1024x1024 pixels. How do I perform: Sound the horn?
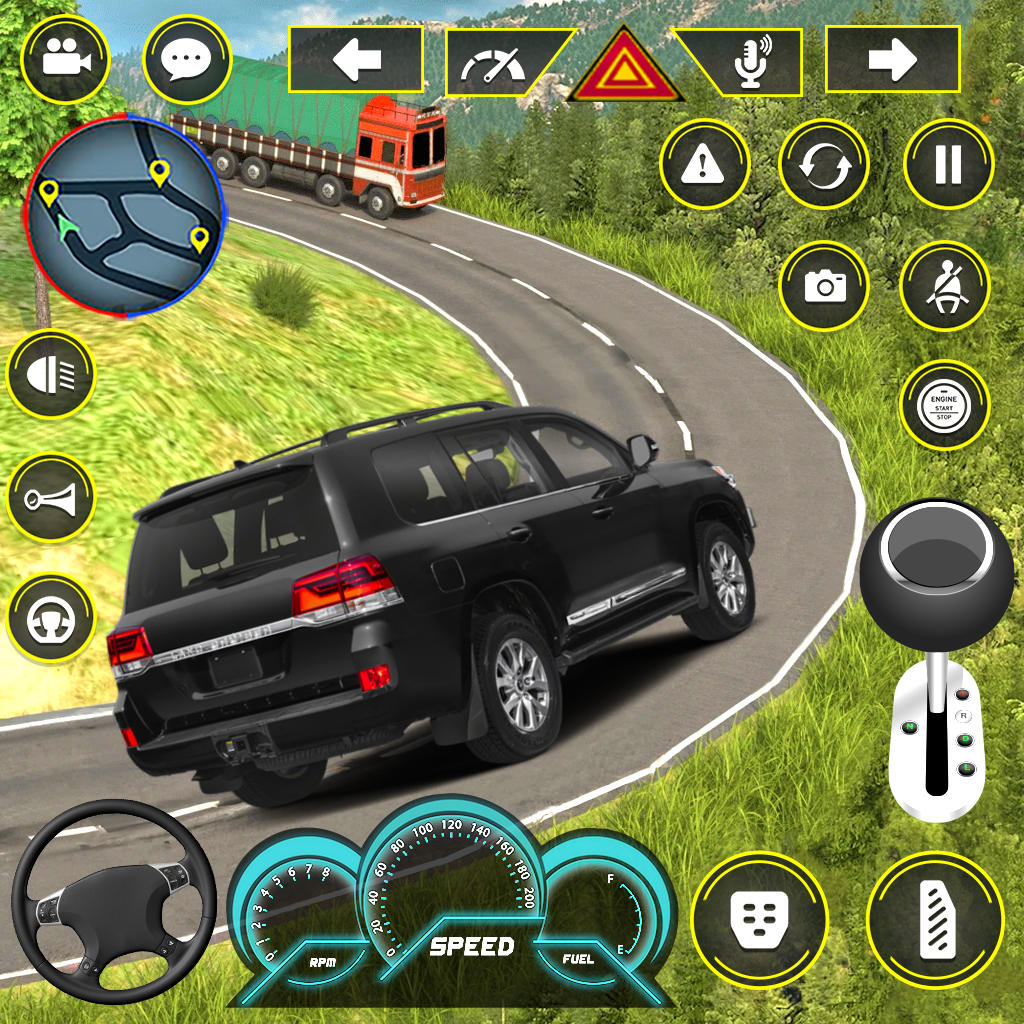coord(50,497)
